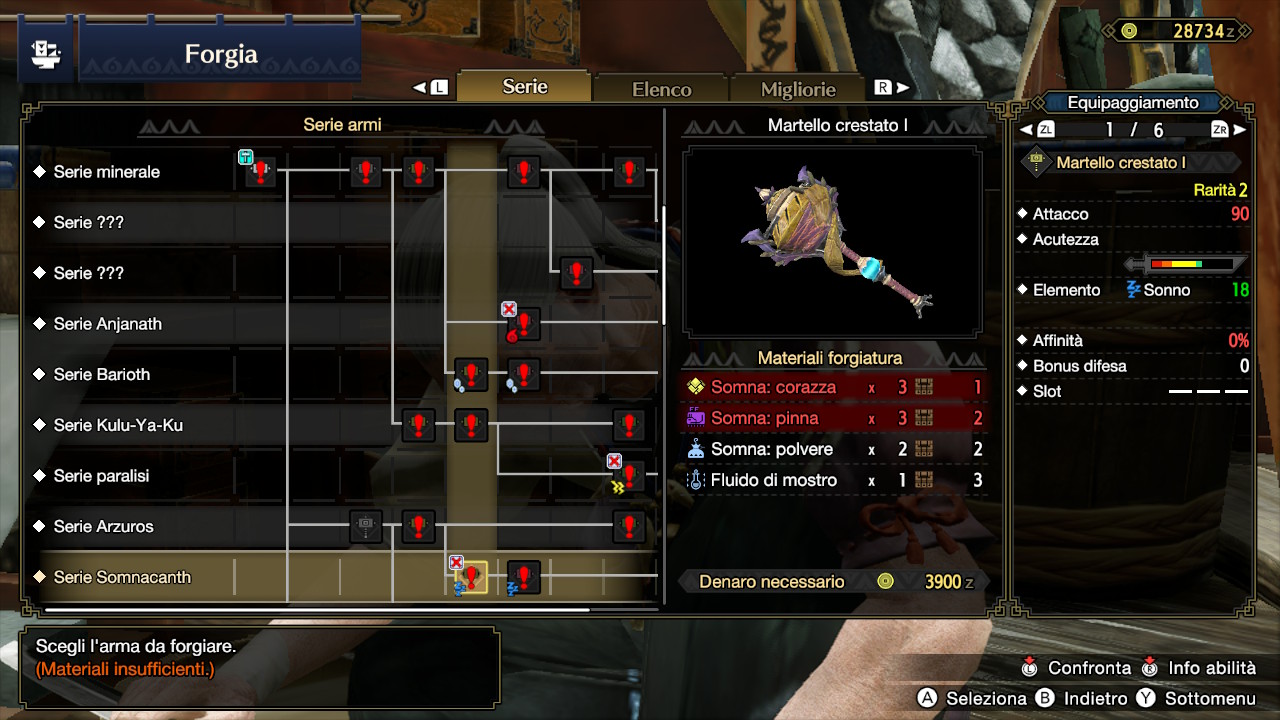Image resolution: width=1280 pixels, height=720 pixels.
Task: Click the camera-marked weapon in Serie Arzuros row
Action: click(x=365, y=526)
